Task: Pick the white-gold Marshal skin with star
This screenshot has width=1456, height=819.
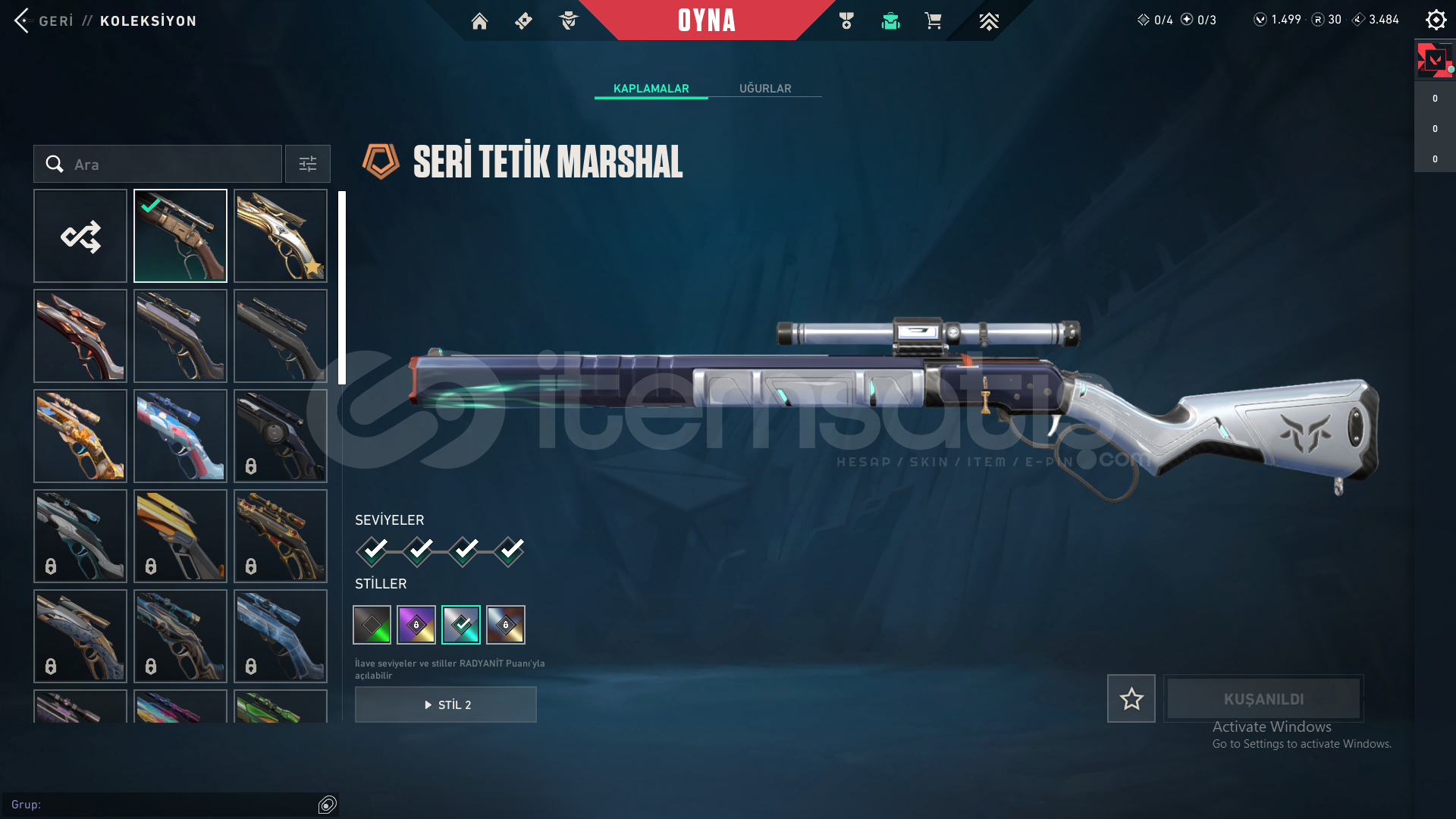Action: coord(281,236)
